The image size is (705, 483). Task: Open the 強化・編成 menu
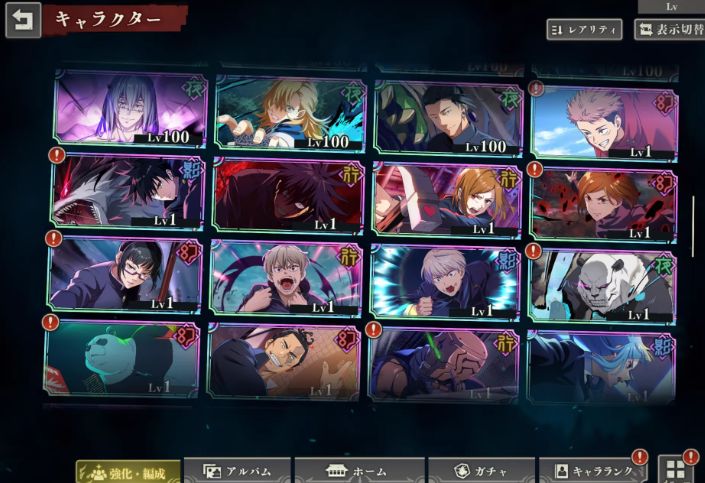[129, 472]
